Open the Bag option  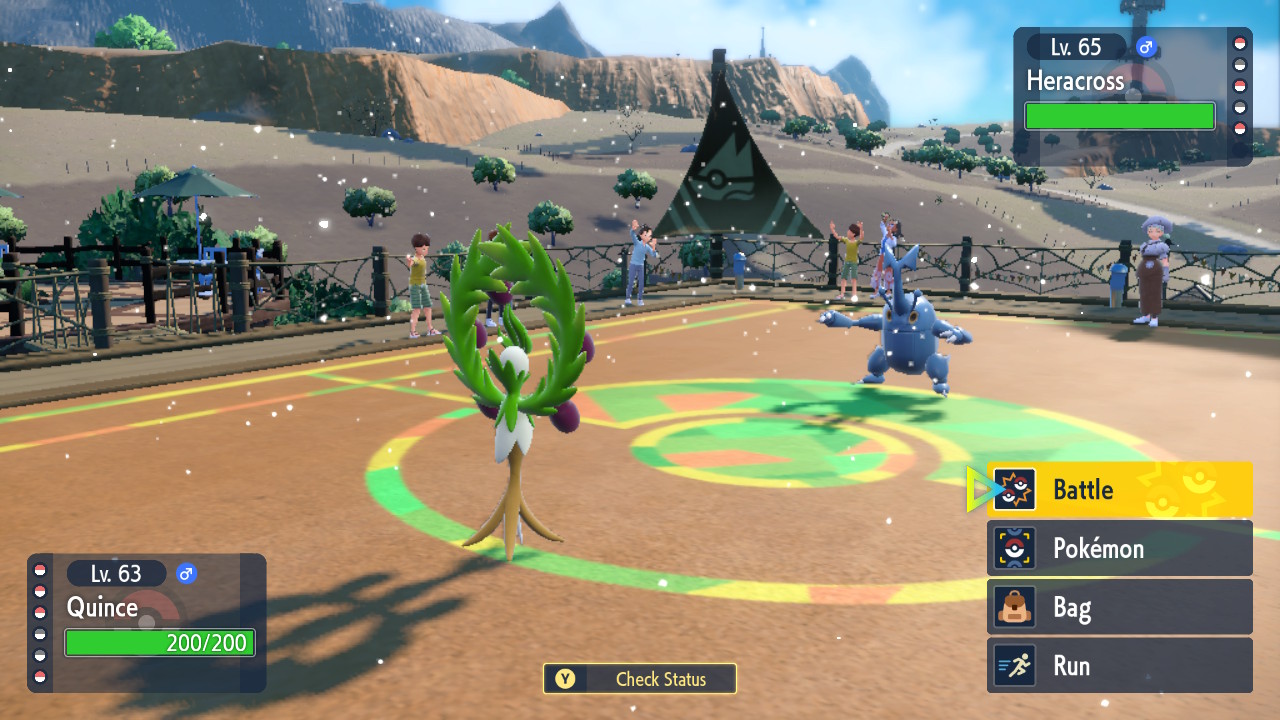coord(1119,607)
